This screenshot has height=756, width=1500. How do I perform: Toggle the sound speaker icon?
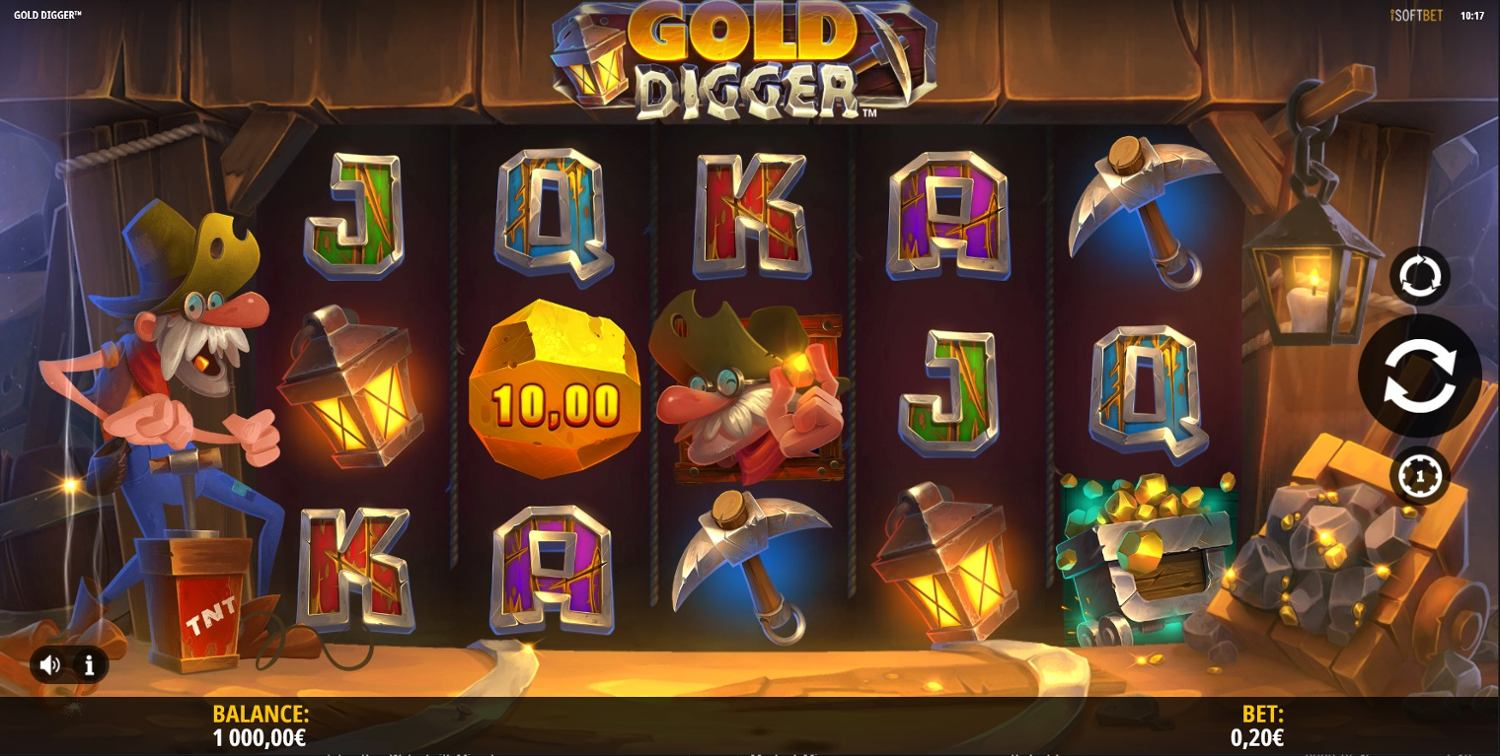point(50,665)
